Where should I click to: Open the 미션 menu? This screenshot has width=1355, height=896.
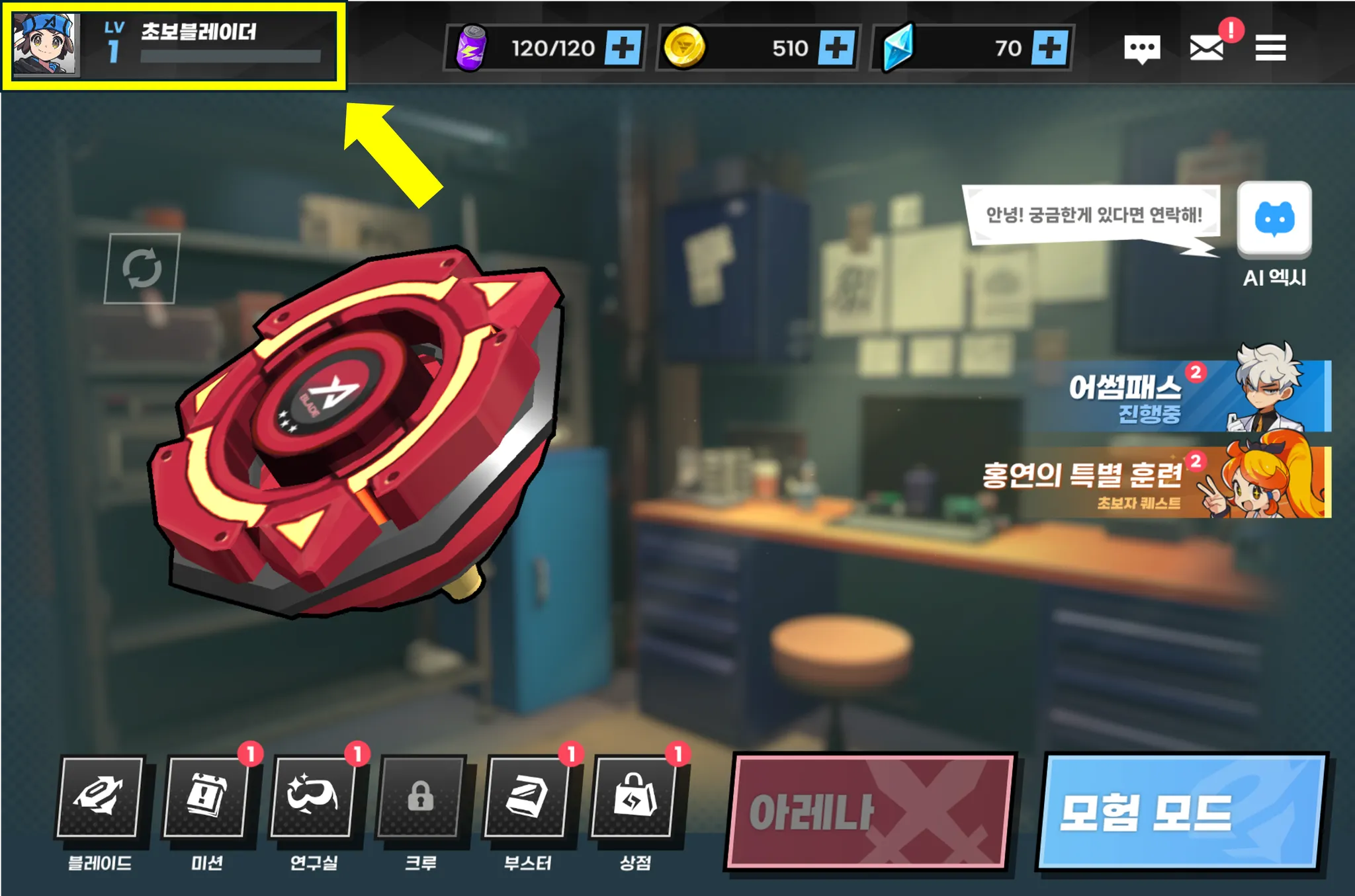point(206,796)
